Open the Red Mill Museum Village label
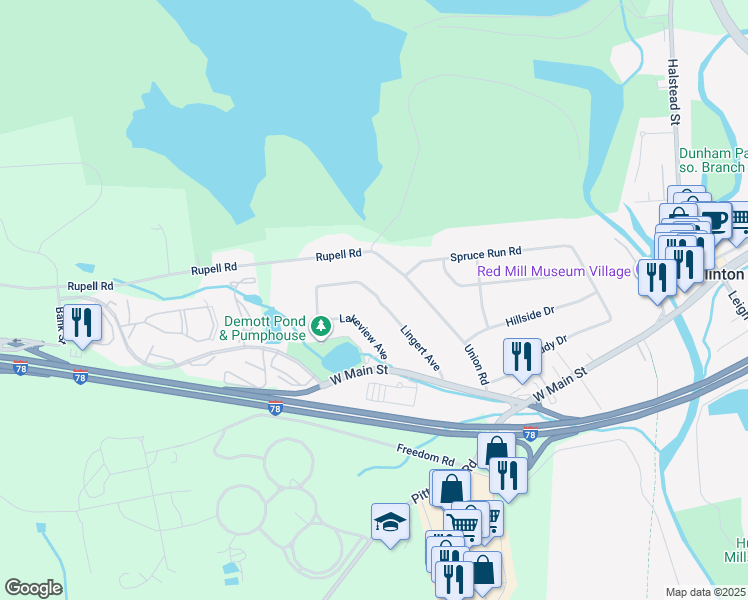 (x=556, y=271)
